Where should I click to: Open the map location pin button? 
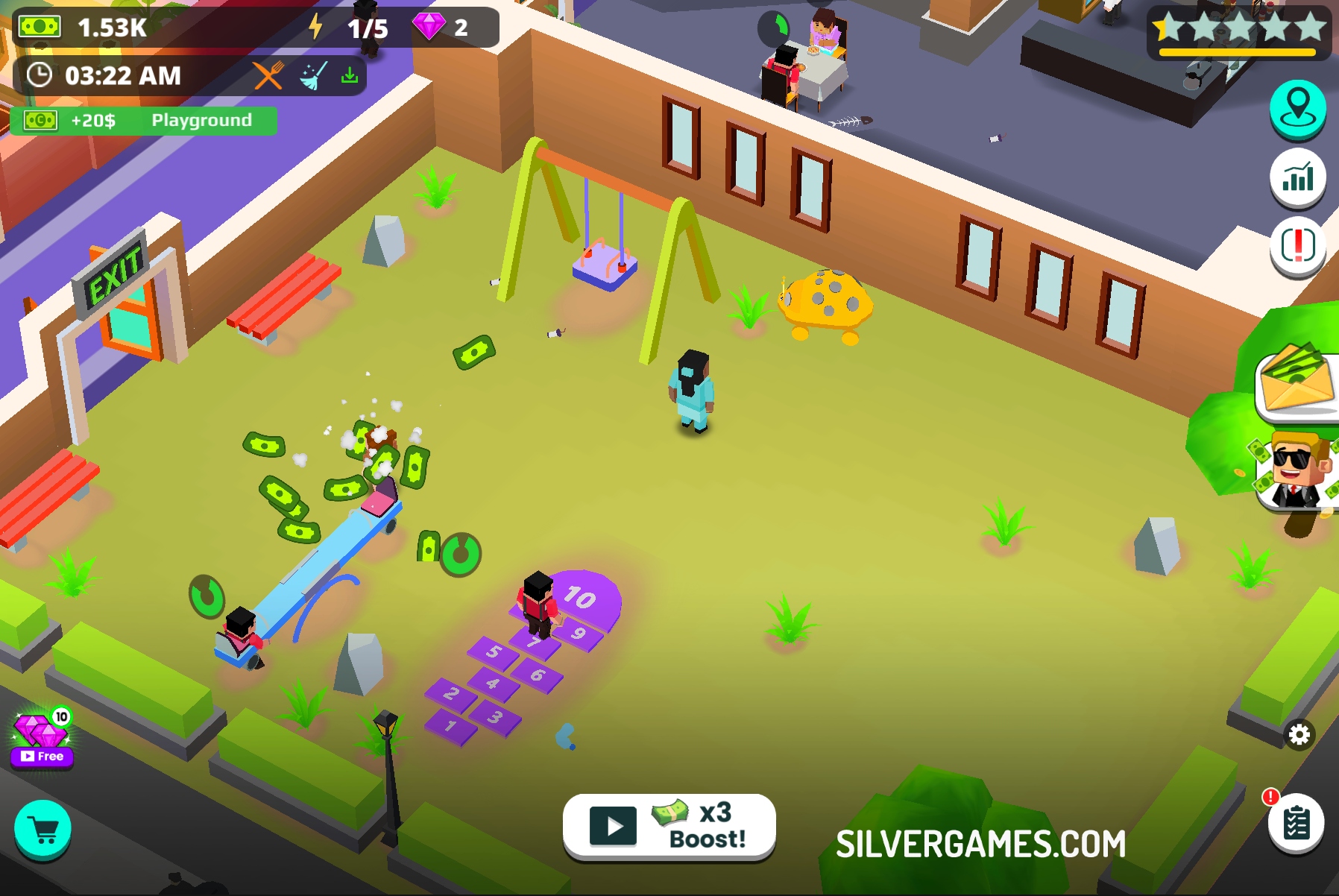pyautogui.click(x=1297, y=107)
